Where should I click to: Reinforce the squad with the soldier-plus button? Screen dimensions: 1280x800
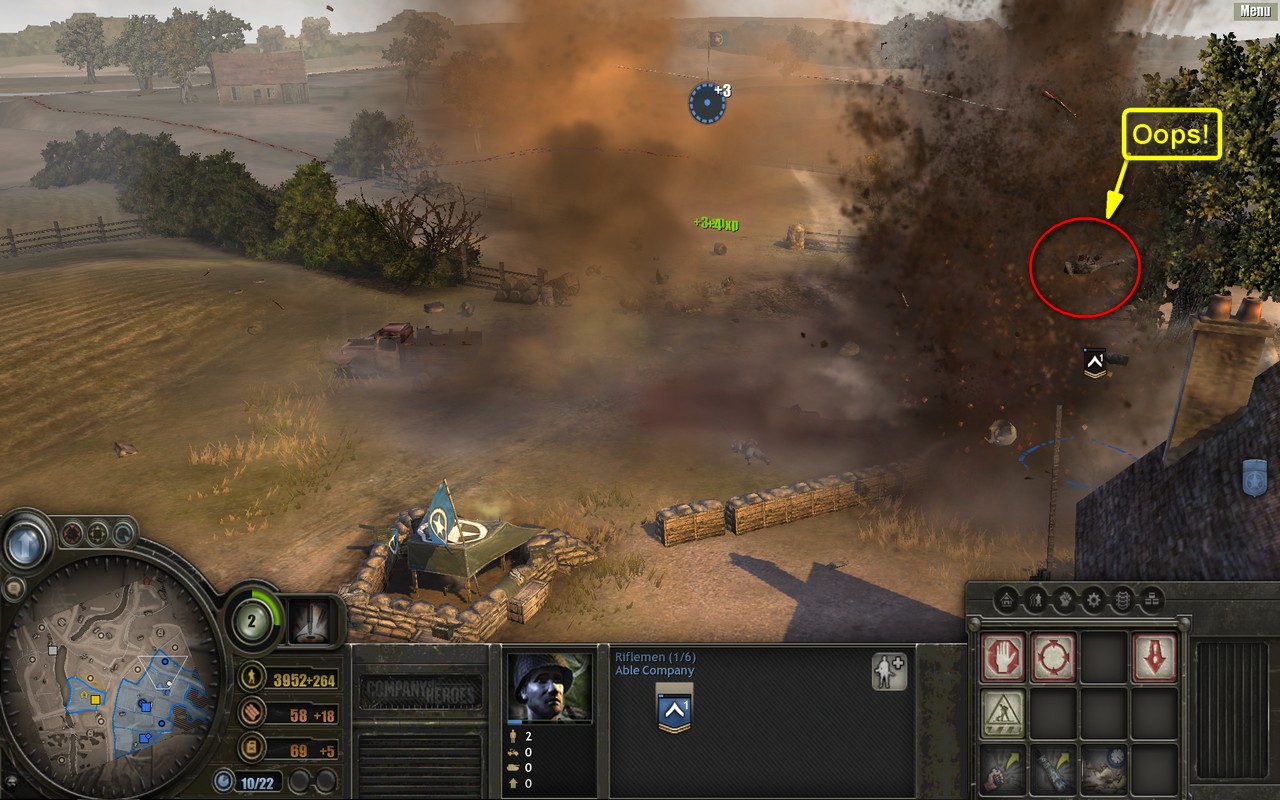tap(888, 672)
